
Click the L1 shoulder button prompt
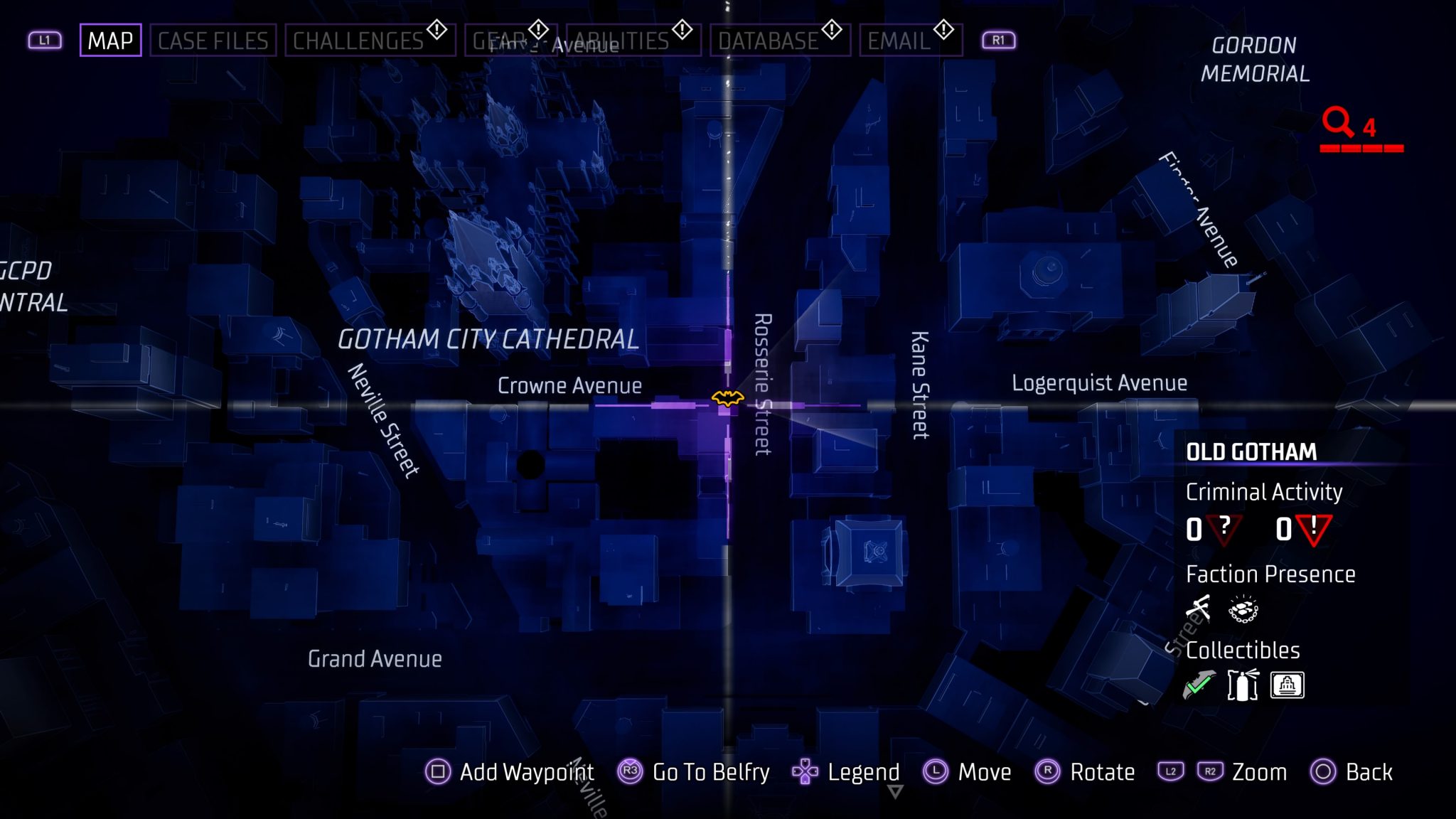tap(45, 40)
